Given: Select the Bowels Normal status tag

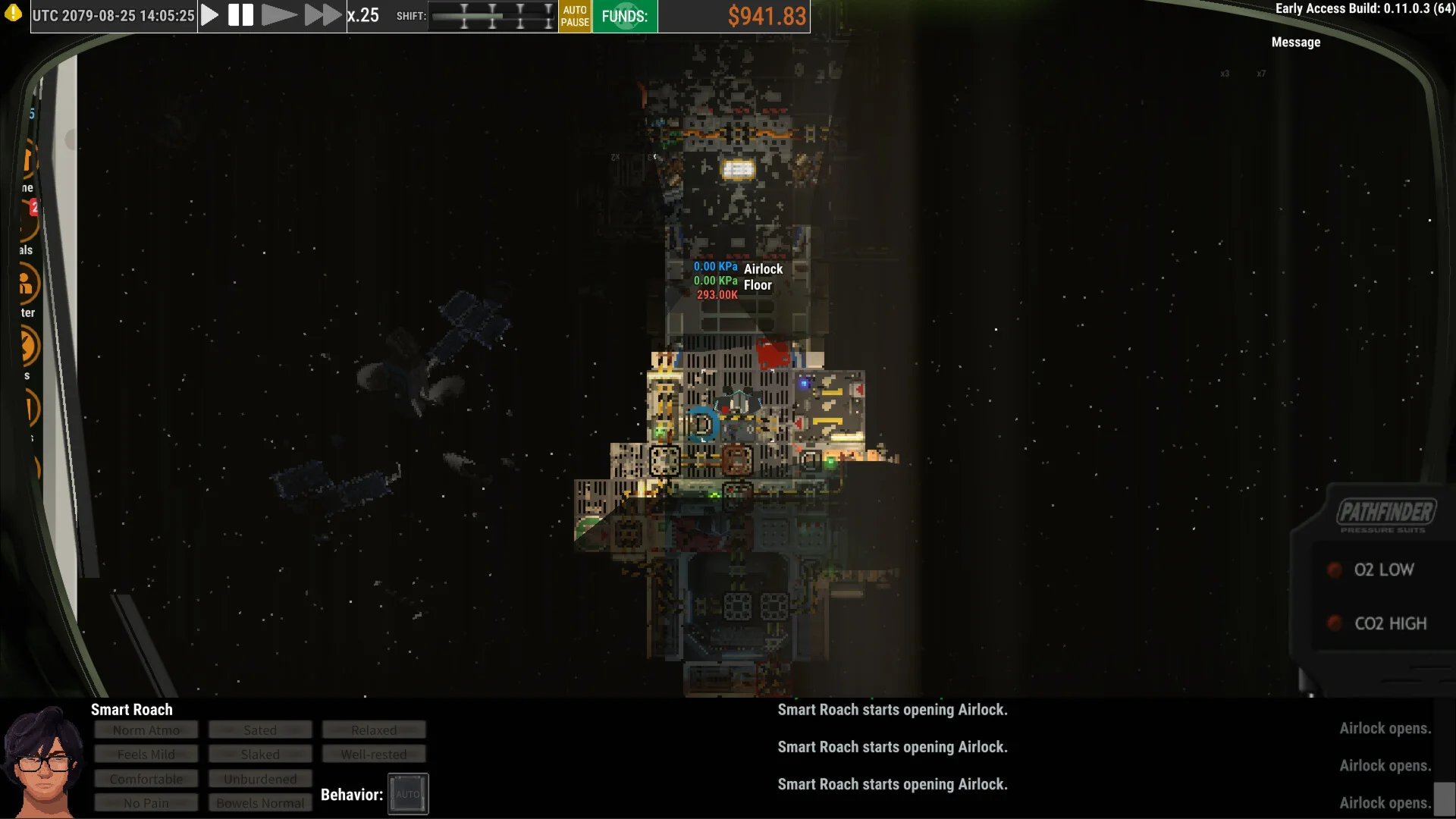Looking at the screenshot, I should (x=260, y=803).
